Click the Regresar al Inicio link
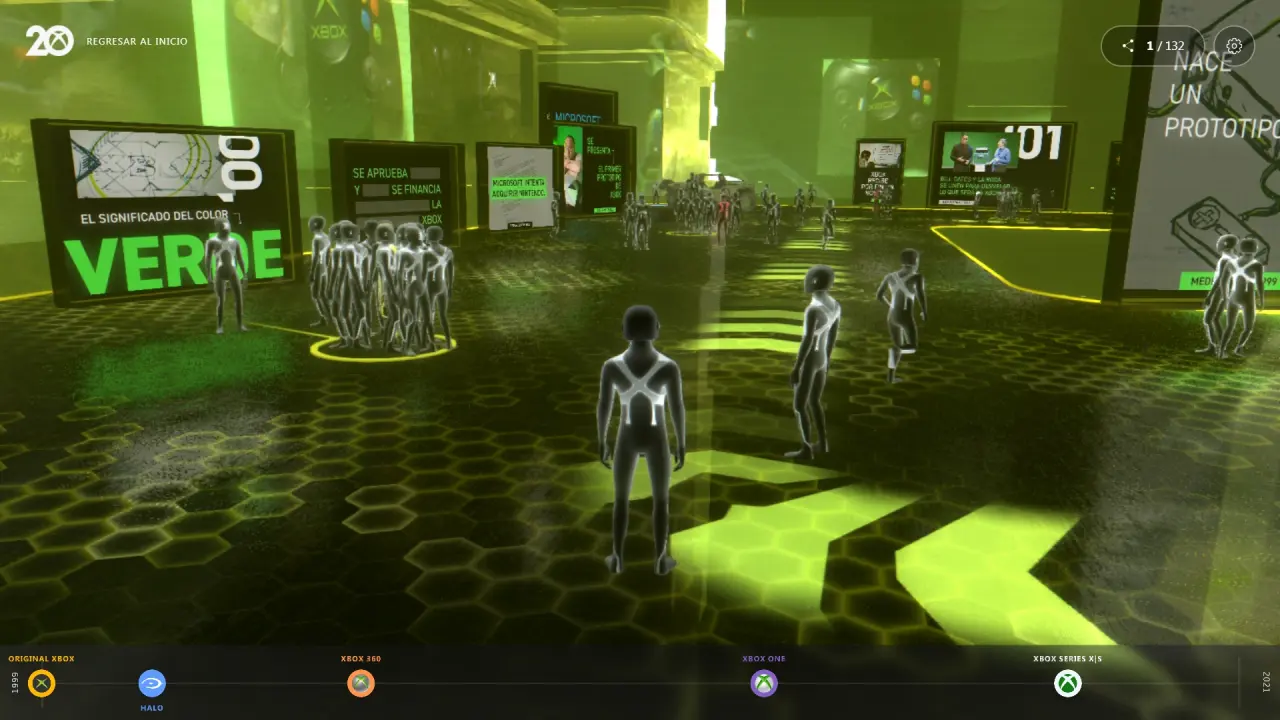The height and width of the screenshot is (720, 1280). (137, 42)
